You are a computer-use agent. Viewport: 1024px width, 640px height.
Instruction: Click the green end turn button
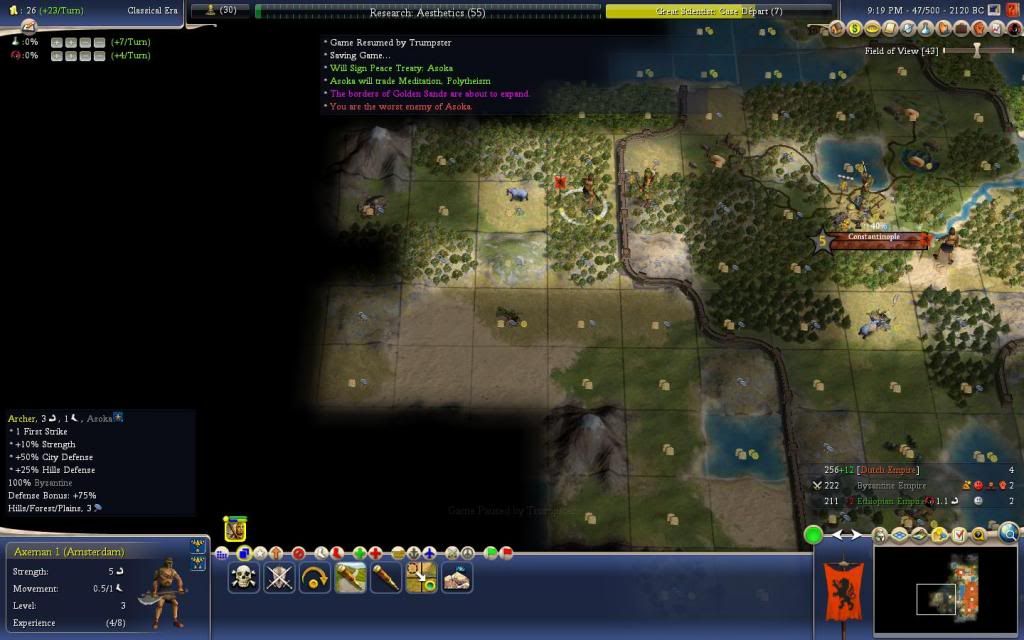[x=814, y=535]
